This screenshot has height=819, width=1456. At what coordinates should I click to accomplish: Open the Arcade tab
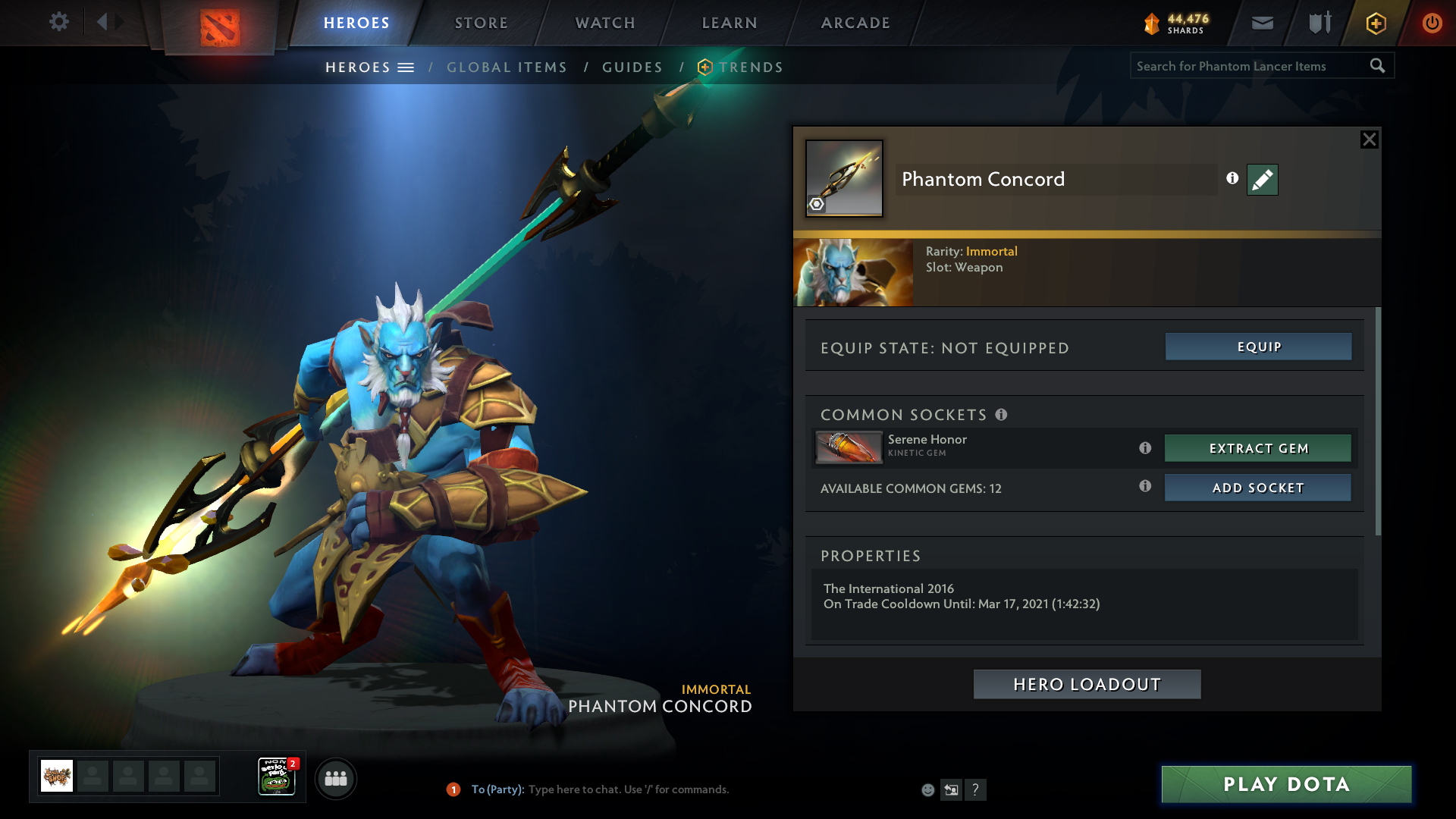pyautogui.click(x=855, y=23)
